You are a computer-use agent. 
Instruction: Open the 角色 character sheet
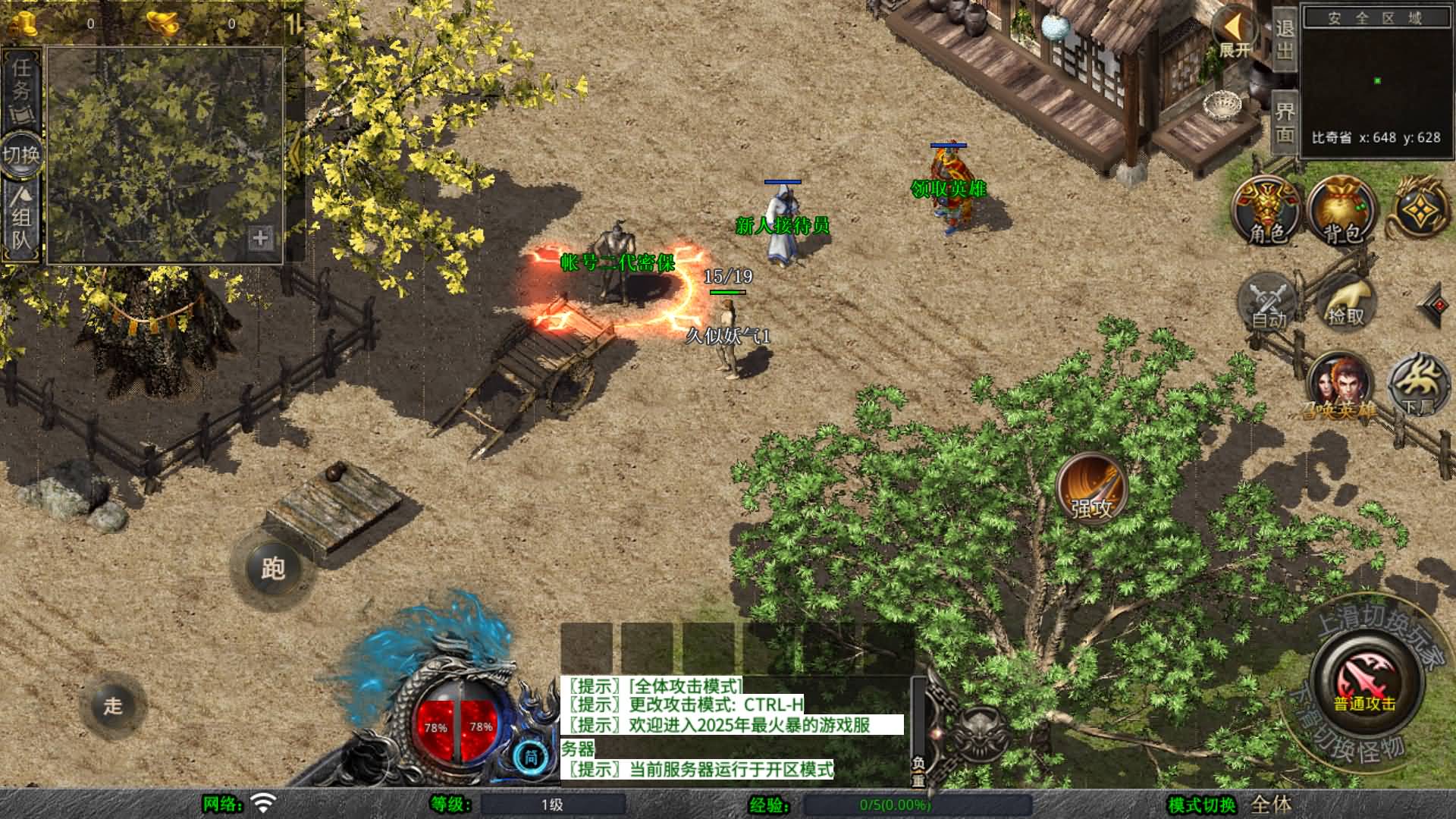[x=1267, y=212]
